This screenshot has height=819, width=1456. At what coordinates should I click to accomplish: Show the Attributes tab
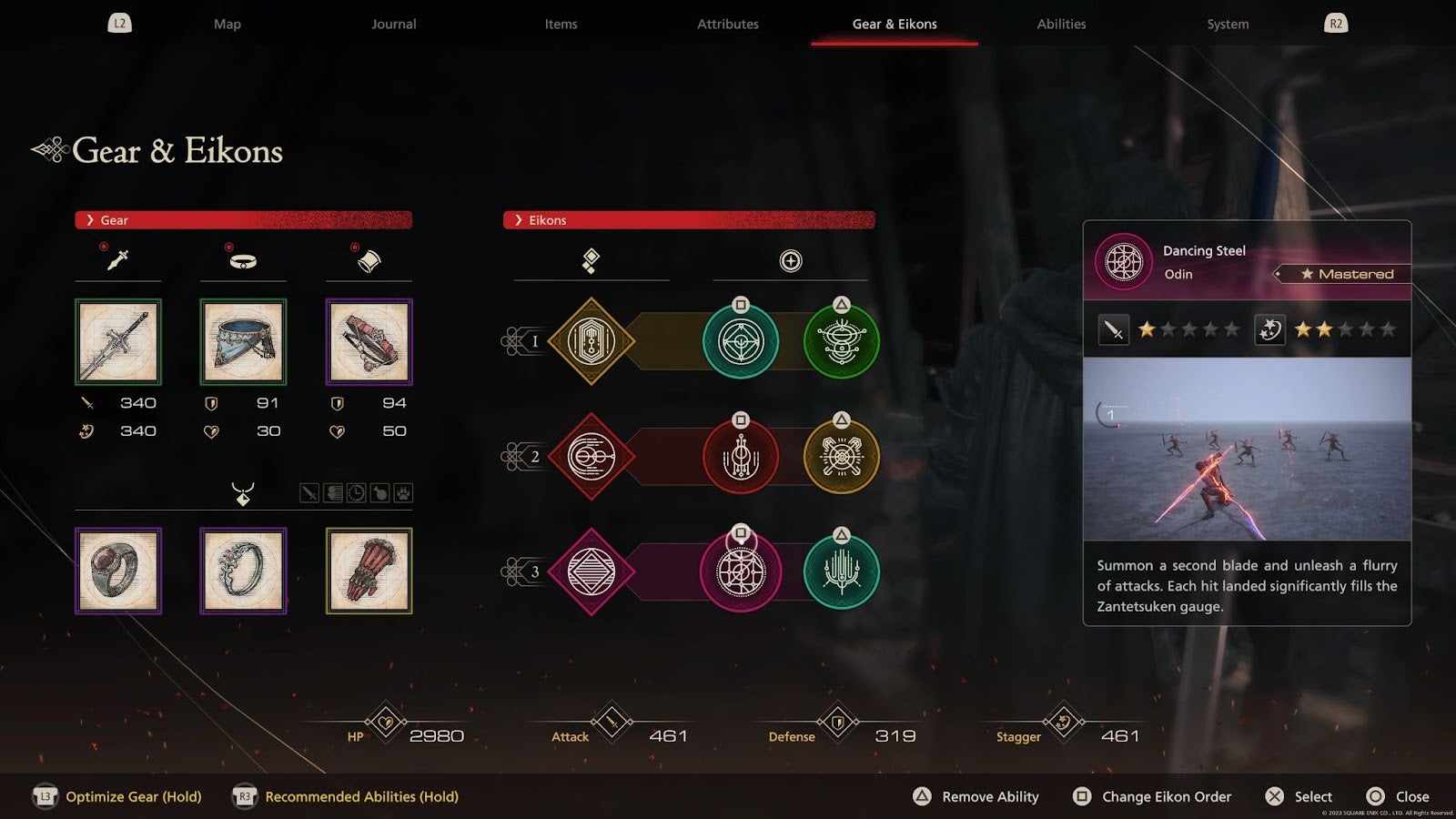coord(727,25)
